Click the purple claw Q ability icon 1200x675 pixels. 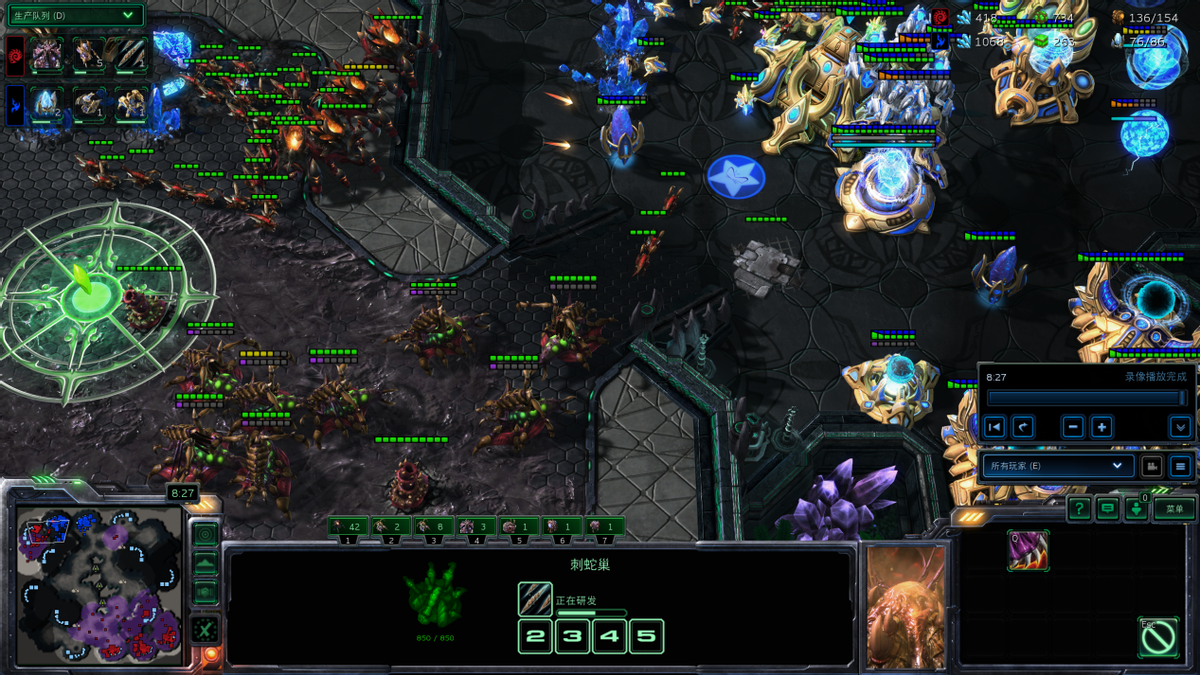point(1028,551)
